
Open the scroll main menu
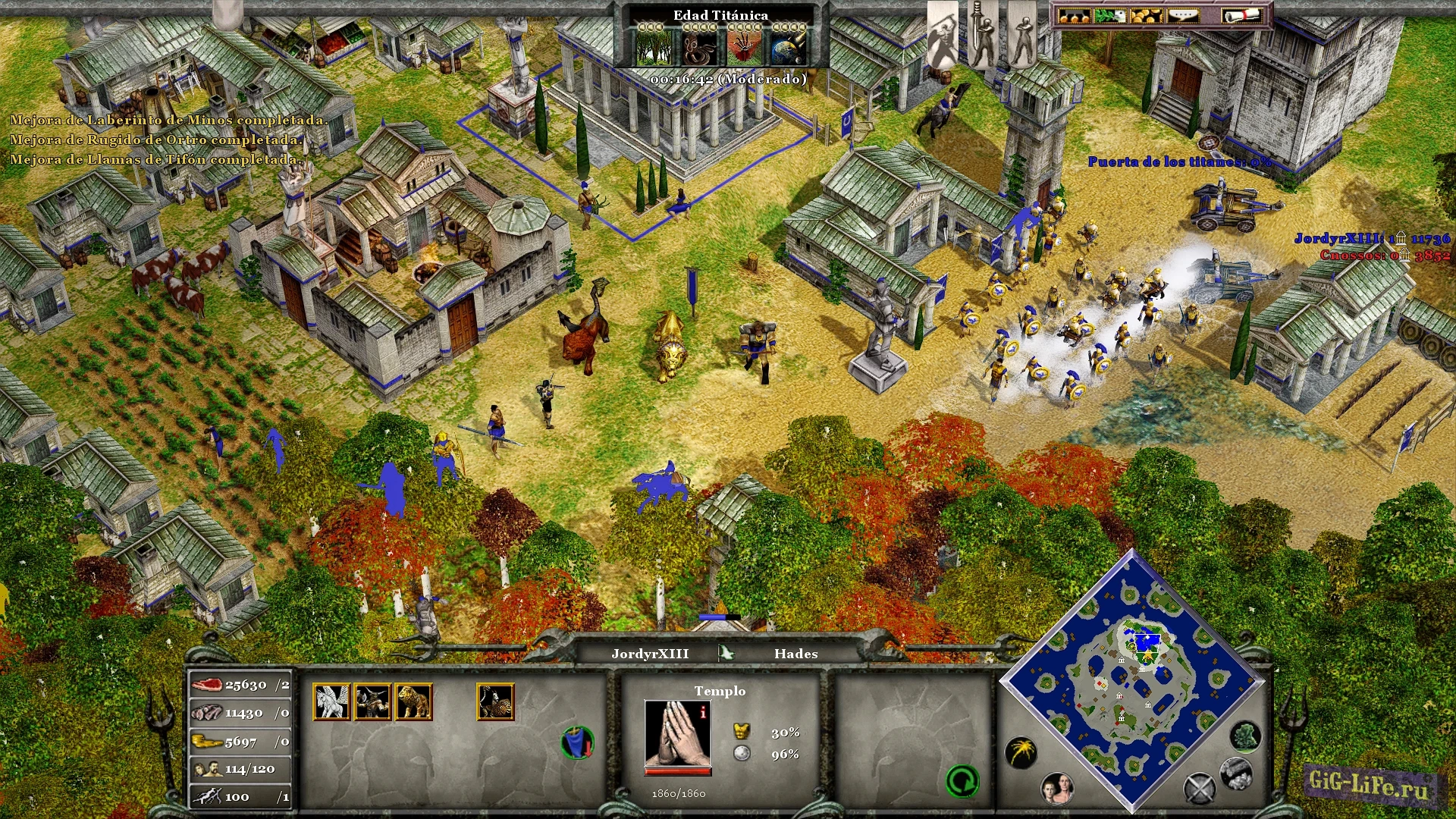(1240, 15)
